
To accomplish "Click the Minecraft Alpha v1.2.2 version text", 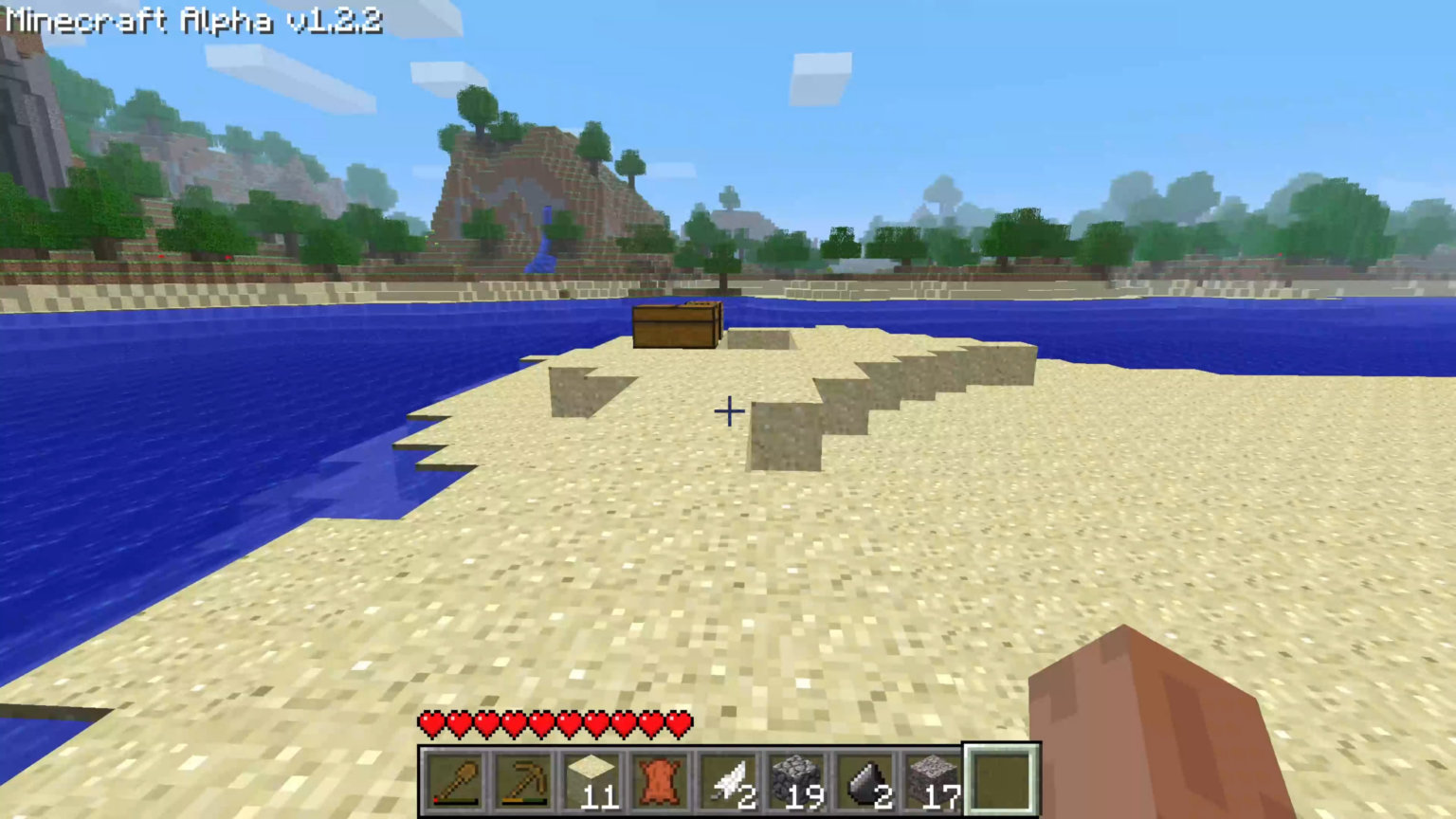I will (190, 21).
